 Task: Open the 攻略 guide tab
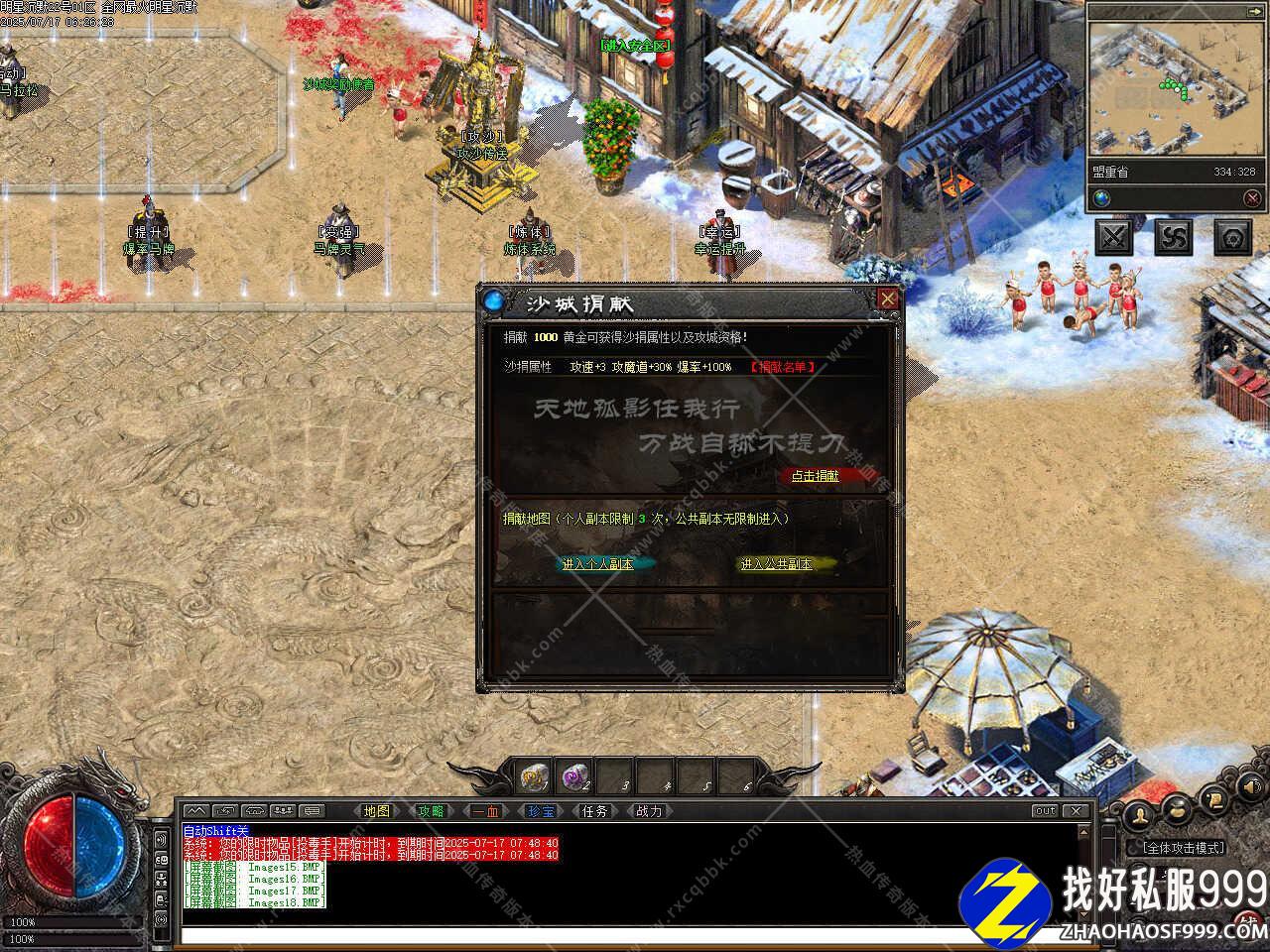(x=431, y=811)
